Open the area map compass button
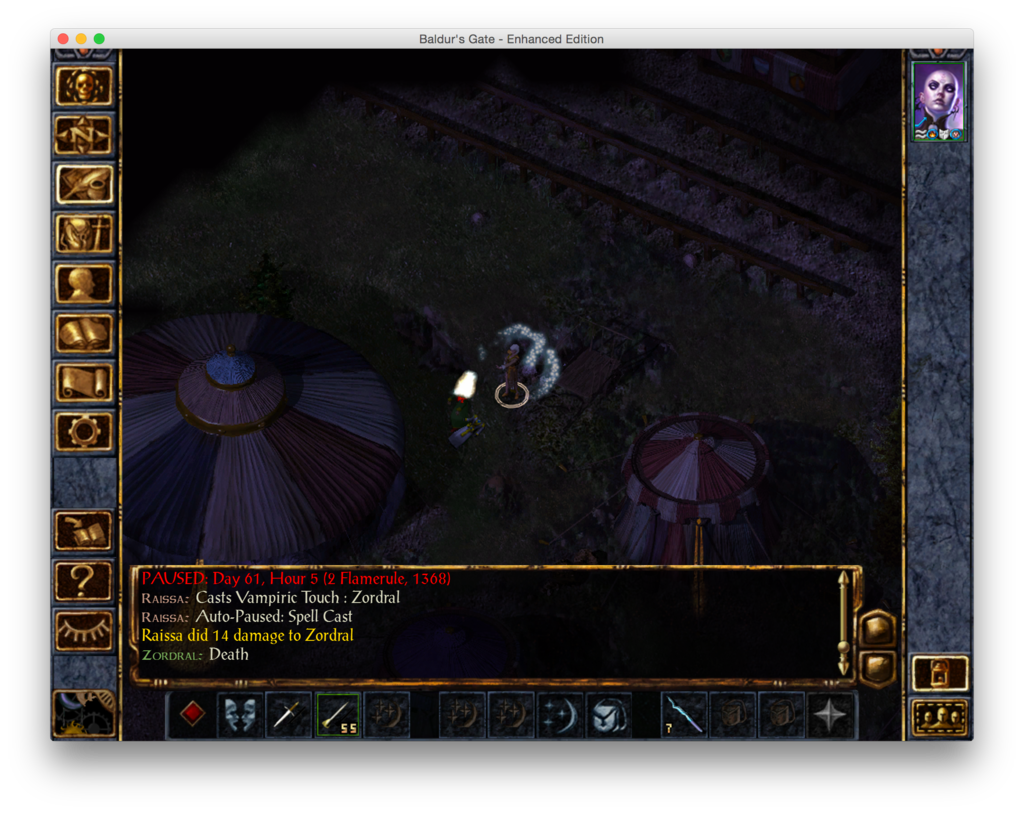The image size is (1024, 813). click(84, 136)
